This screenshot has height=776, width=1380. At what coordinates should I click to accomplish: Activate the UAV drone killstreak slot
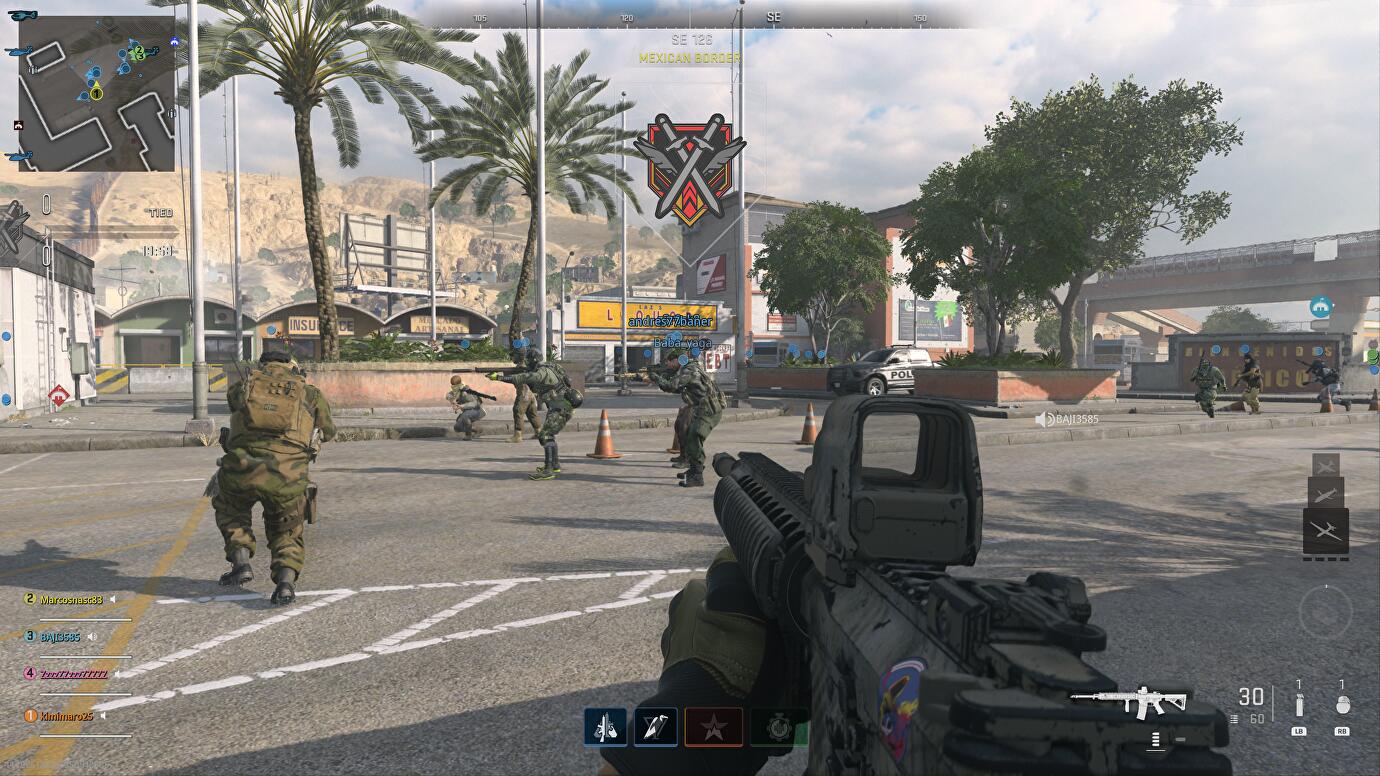point(1326,531)
